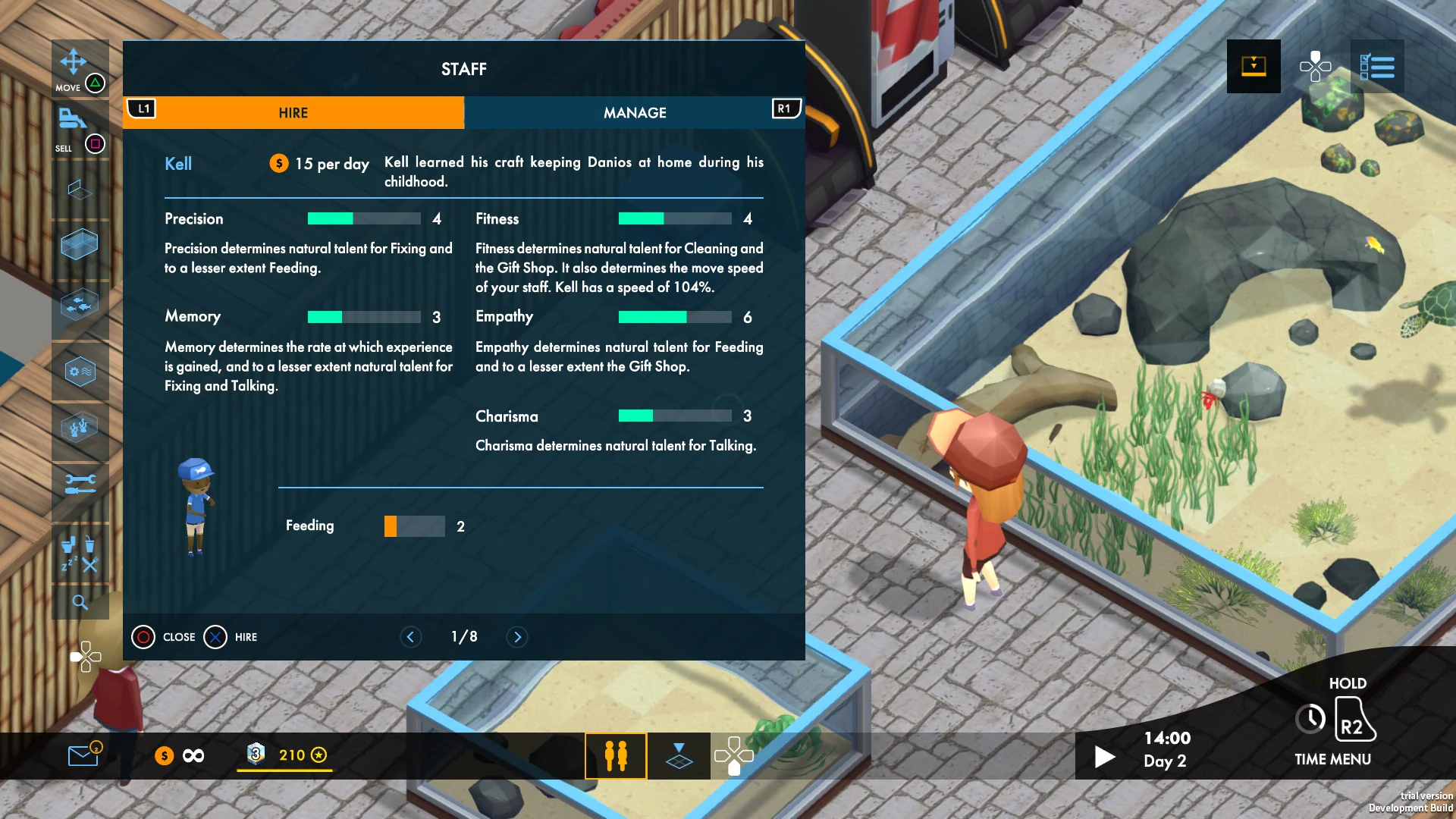The height and width of the screenshot is (819, 1456).
Task: Toggle the floor layer view
Action: click(x=679, y=755)
